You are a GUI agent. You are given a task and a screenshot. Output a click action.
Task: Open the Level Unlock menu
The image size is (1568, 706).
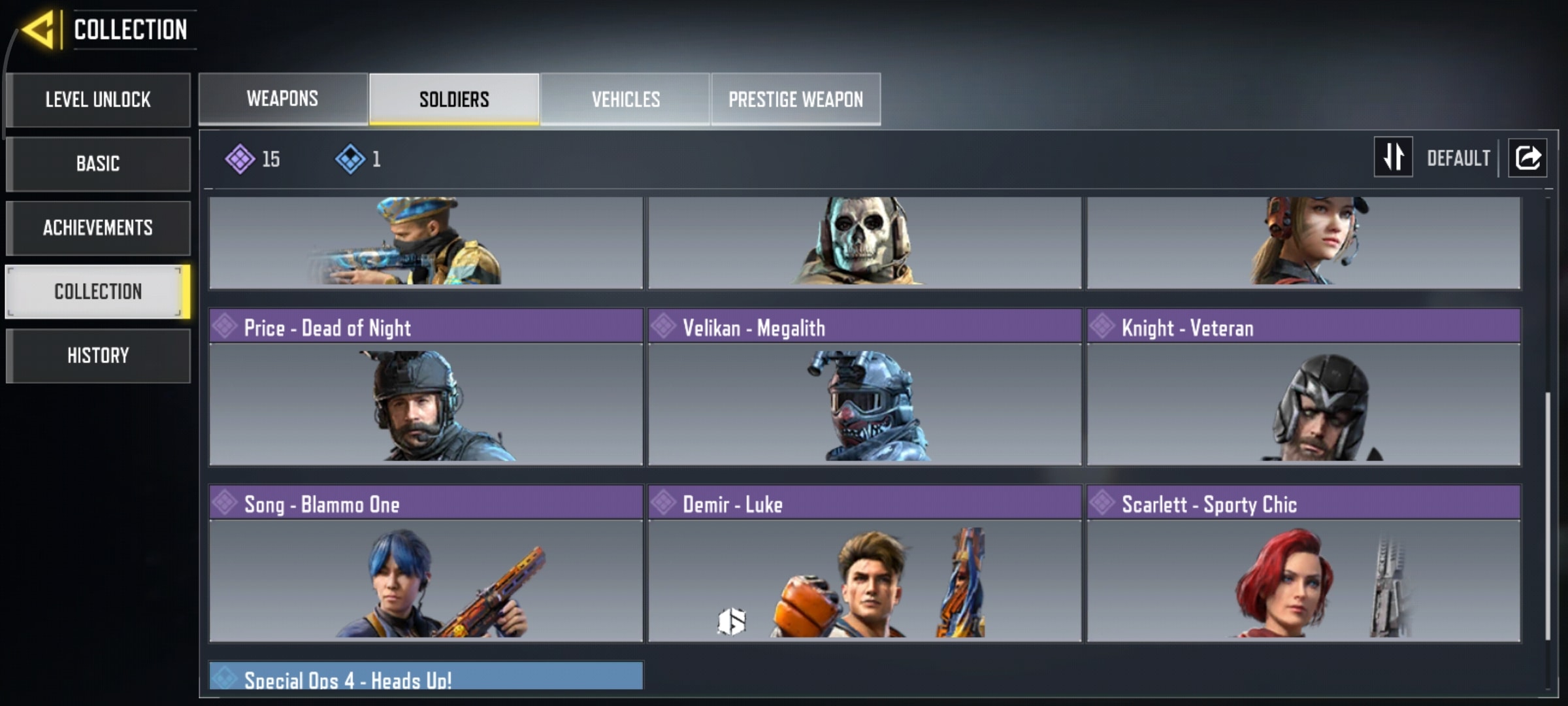click(x=98, y=100)
